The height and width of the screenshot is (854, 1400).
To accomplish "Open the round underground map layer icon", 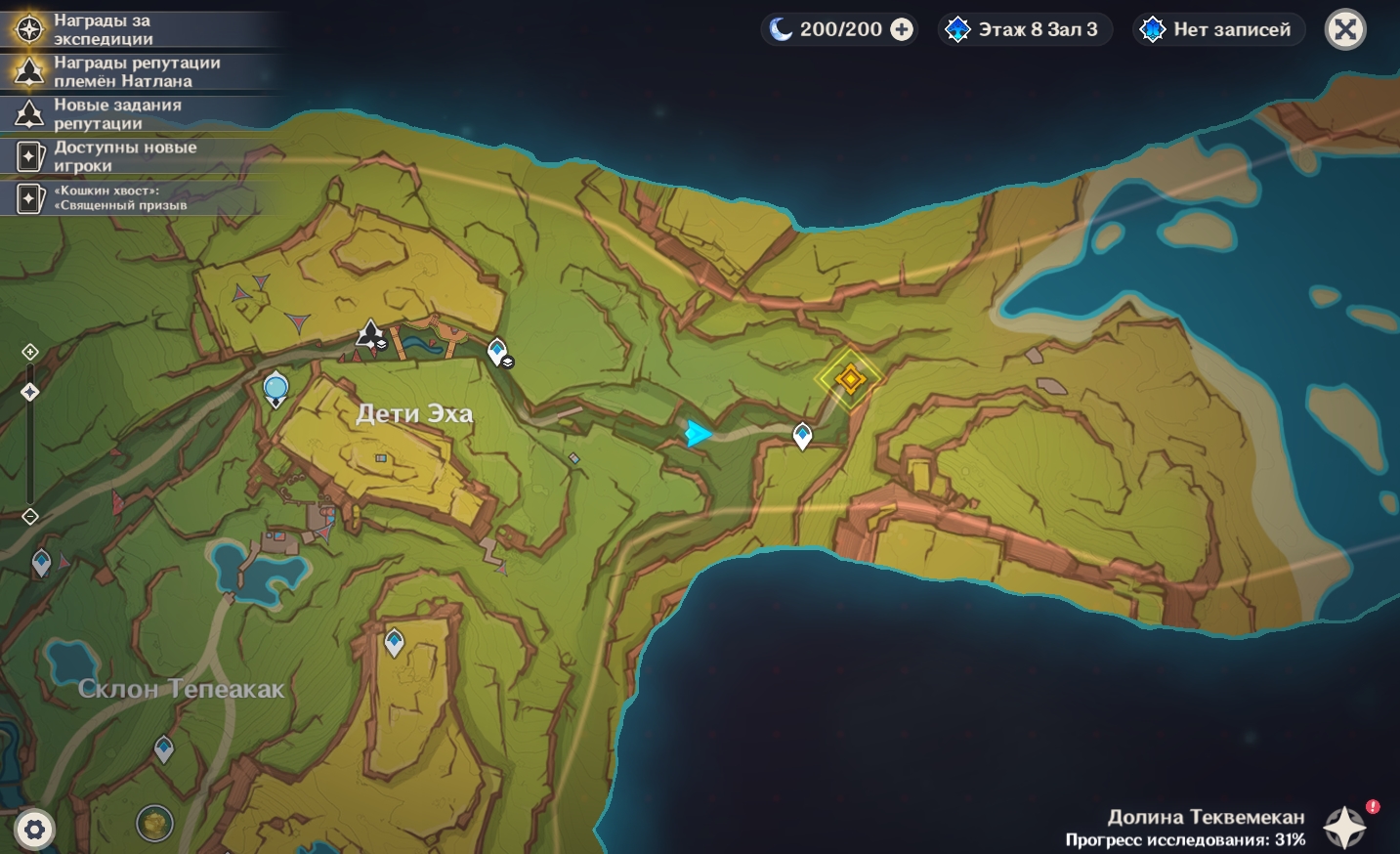I will (x=154, y=823).
